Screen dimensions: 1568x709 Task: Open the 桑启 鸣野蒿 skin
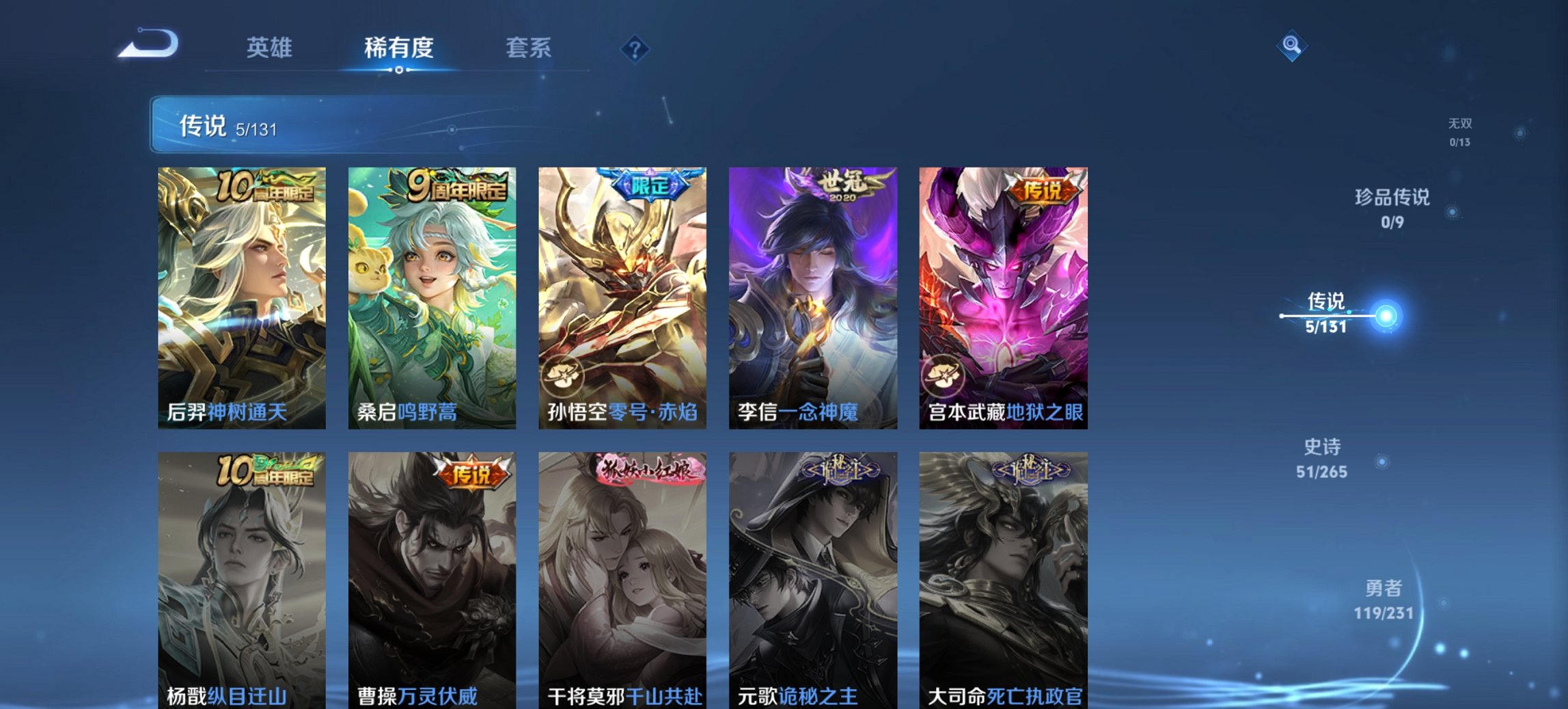click(430, 294)
